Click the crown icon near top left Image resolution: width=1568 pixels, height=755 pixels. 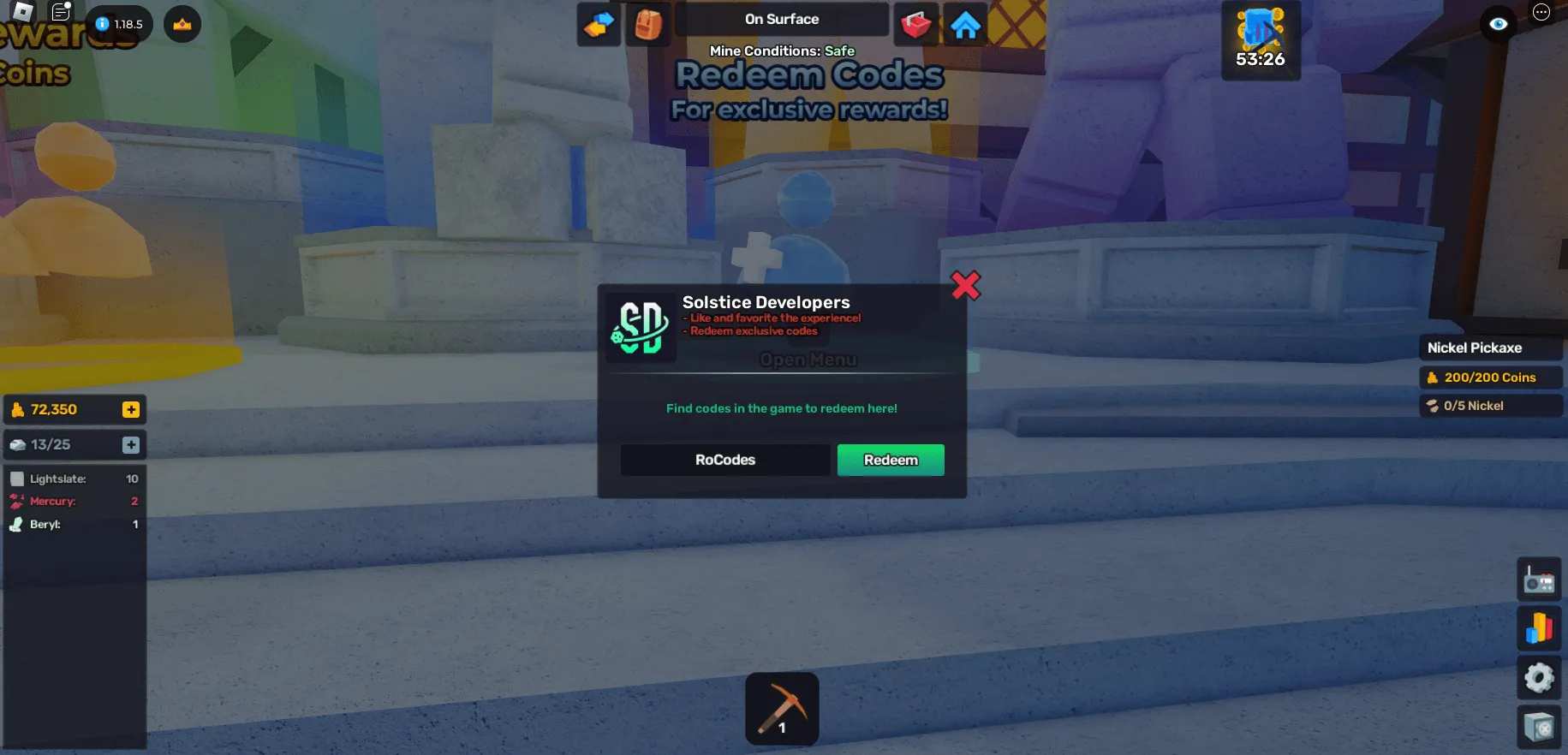(x=182, y=24)
